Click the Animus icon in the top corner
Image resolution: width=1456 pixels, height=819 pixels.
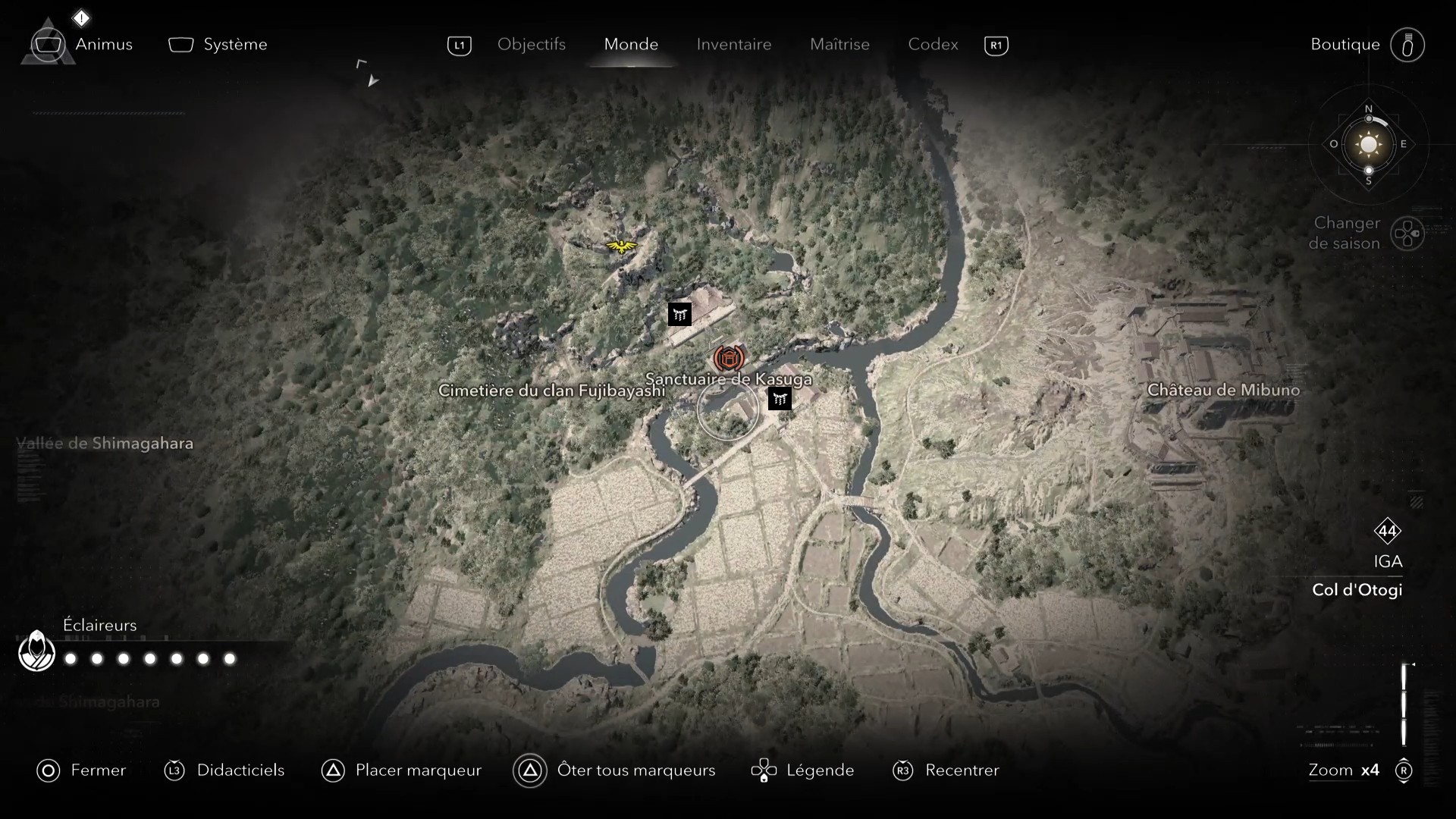[49, 44]
